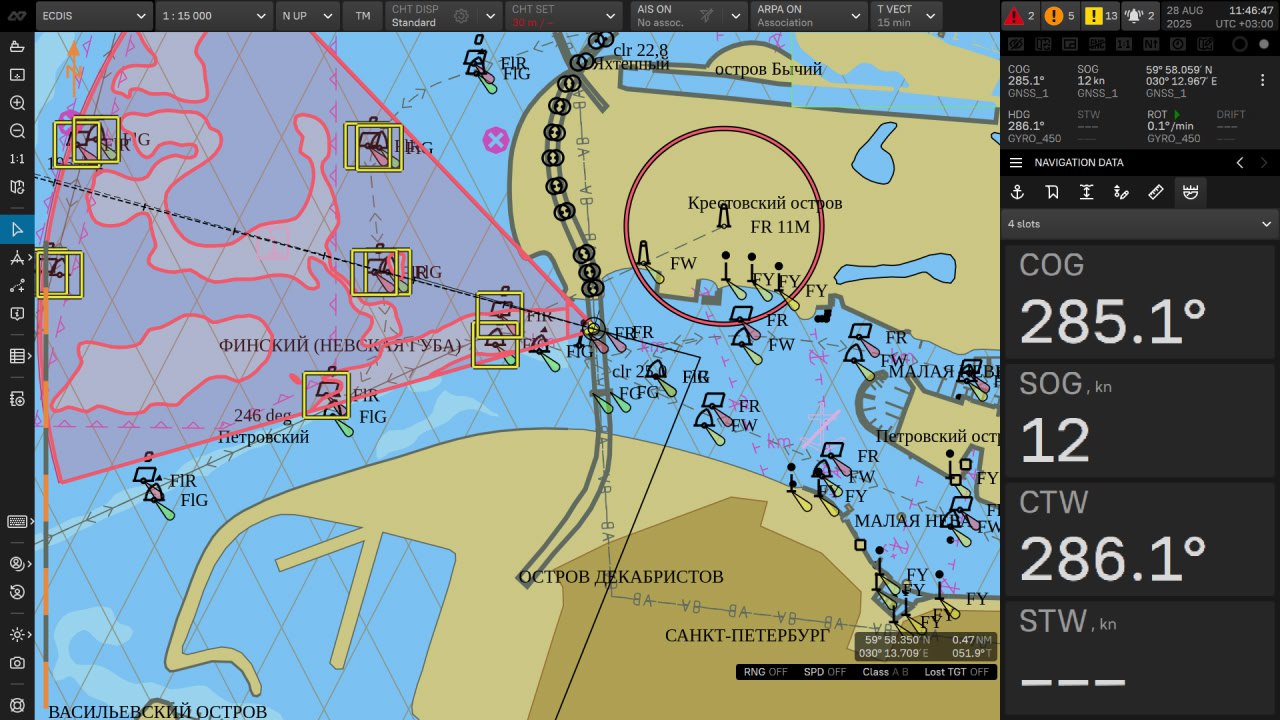Image resolution: width=1280 pixels, height=720 pixels.
Task: Zoom out with the magnifier minus icon
Action: (17, 131)
